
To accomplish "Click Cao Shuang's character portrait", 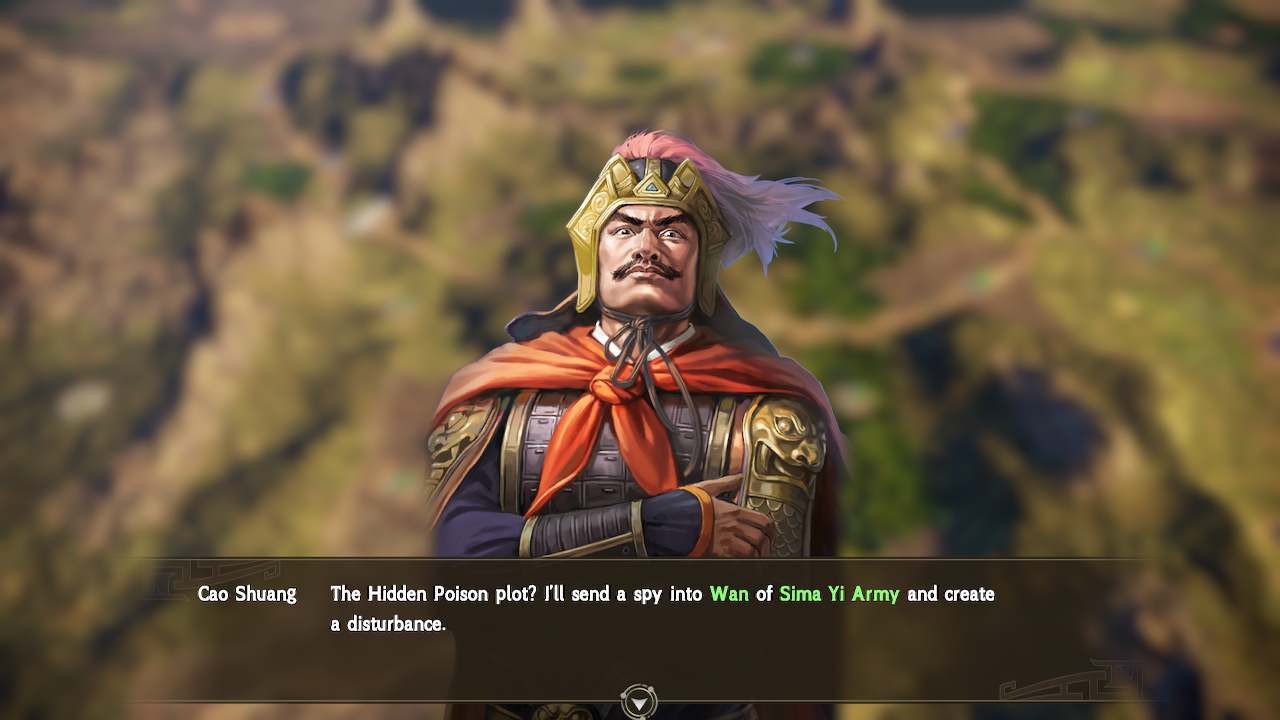I will click(640, 350).
